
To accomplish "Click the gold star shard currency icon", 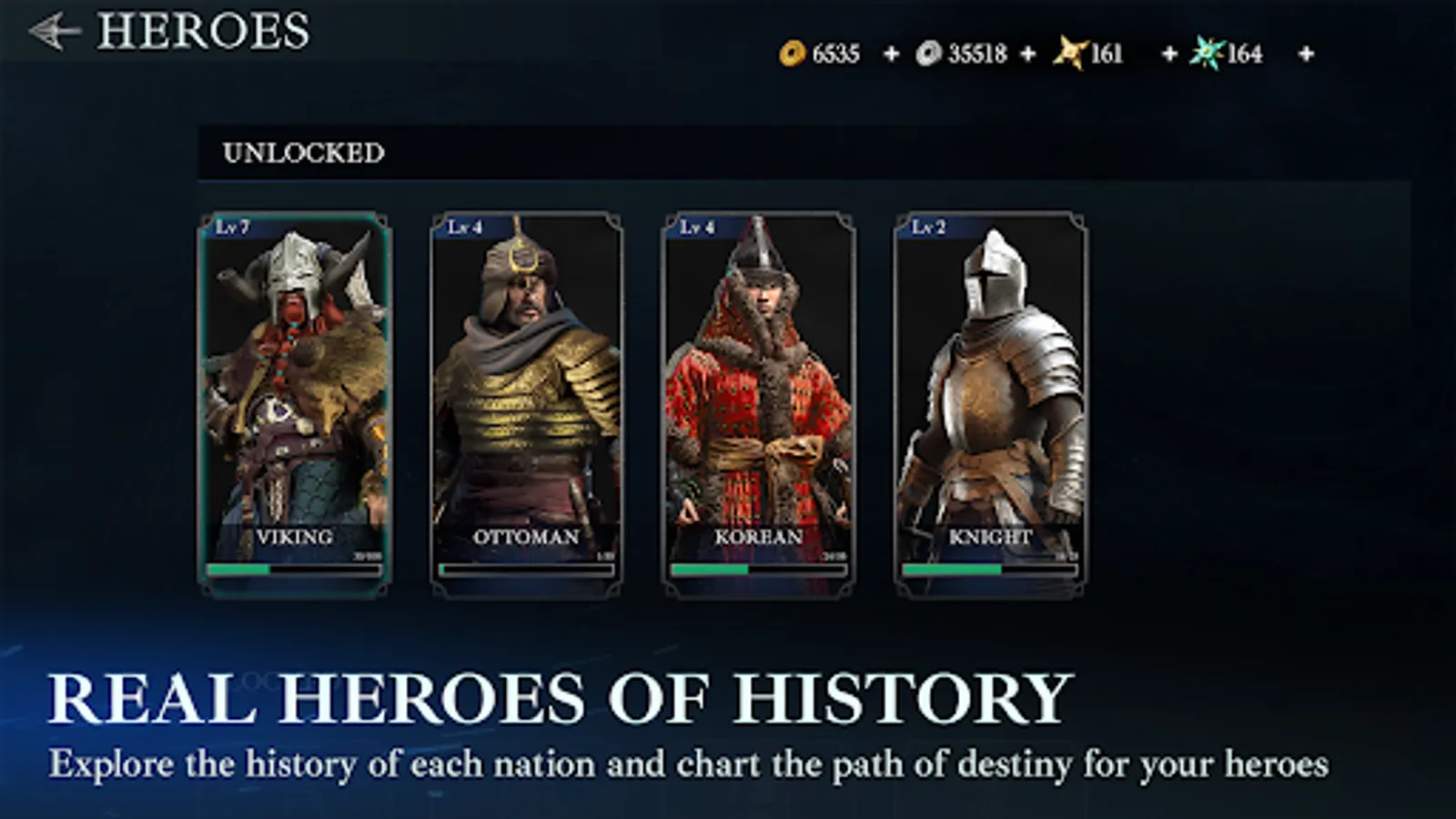I will click(1072, 52).
